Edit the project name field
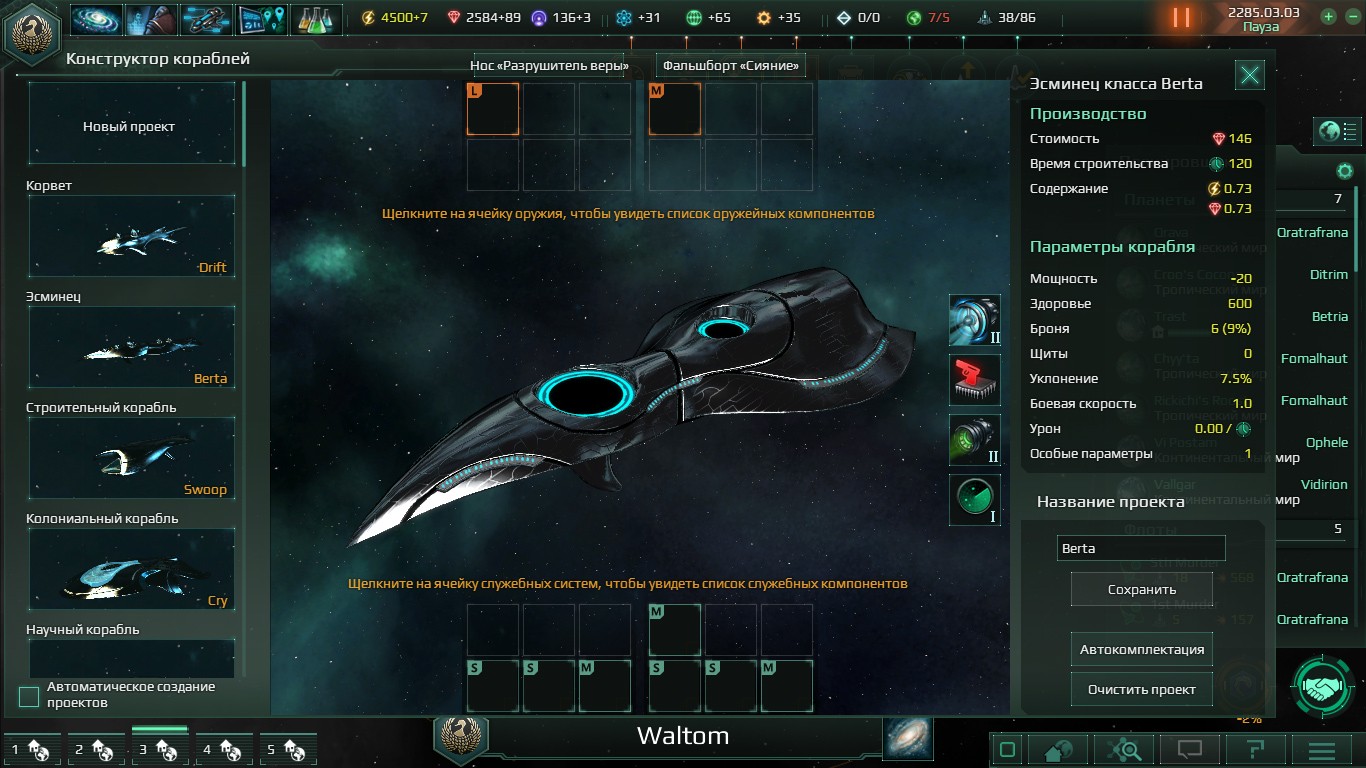The width and height of the screenshot is (1366, 768). click(x=1141, y=548)
